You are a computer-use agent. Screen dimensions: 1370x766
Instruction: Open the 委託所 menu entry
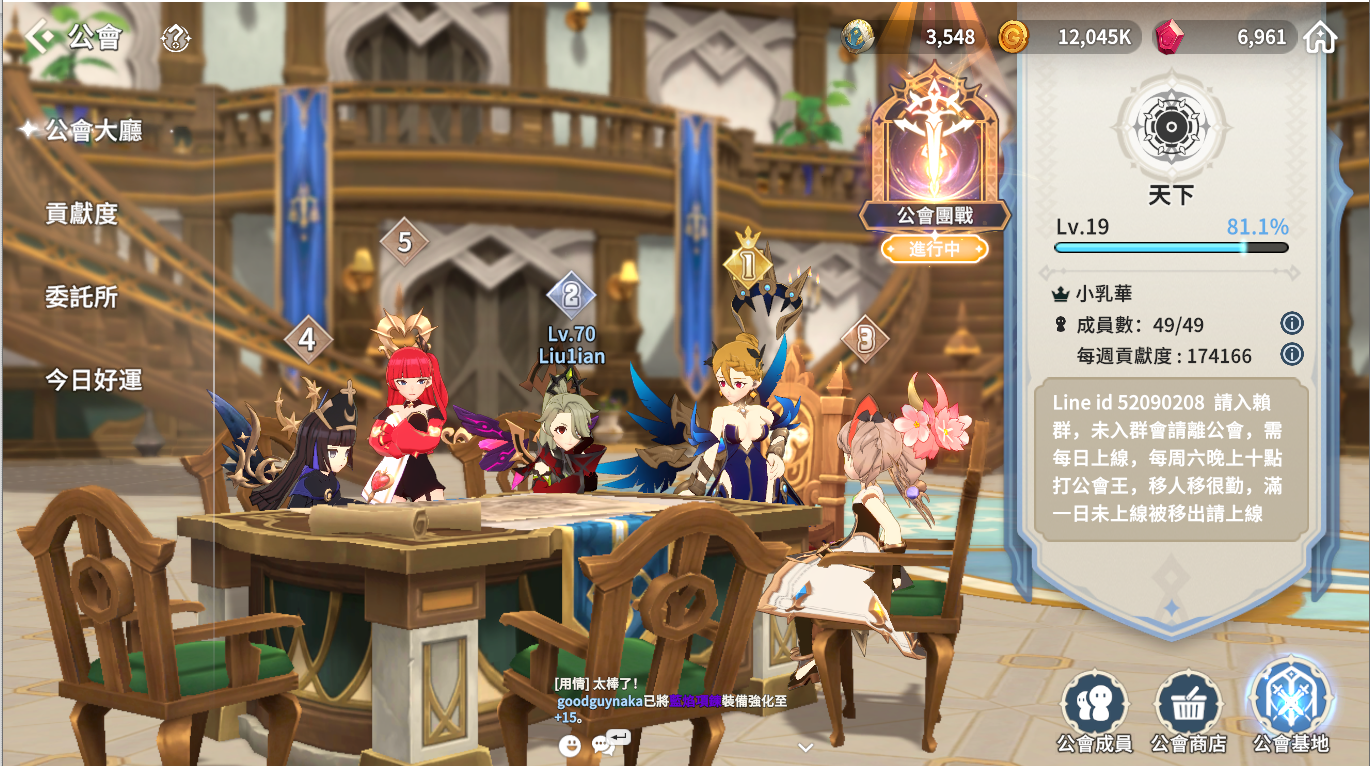82,297
